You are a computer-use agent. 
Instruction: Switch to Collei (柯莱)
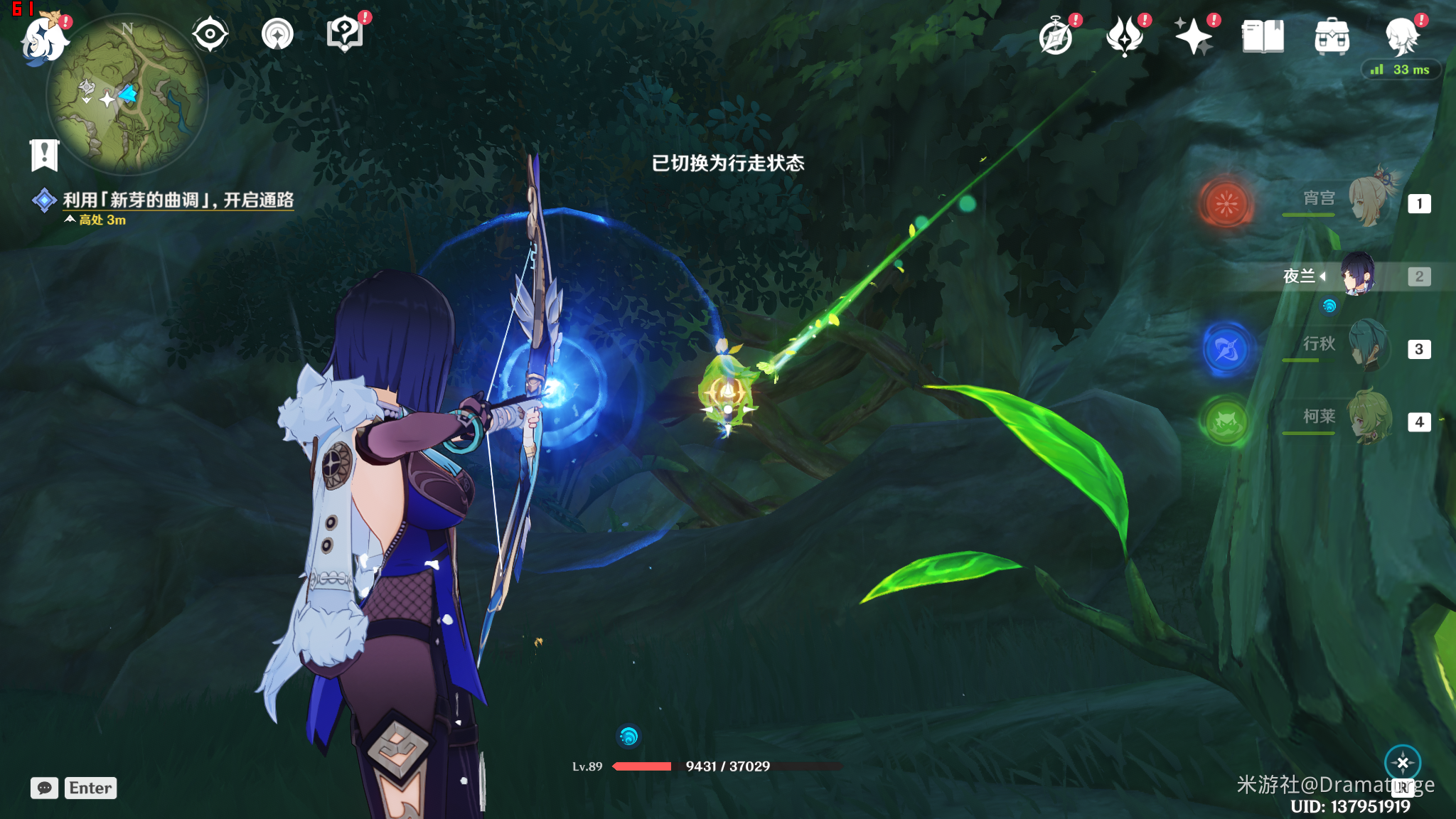(1369, 419)
